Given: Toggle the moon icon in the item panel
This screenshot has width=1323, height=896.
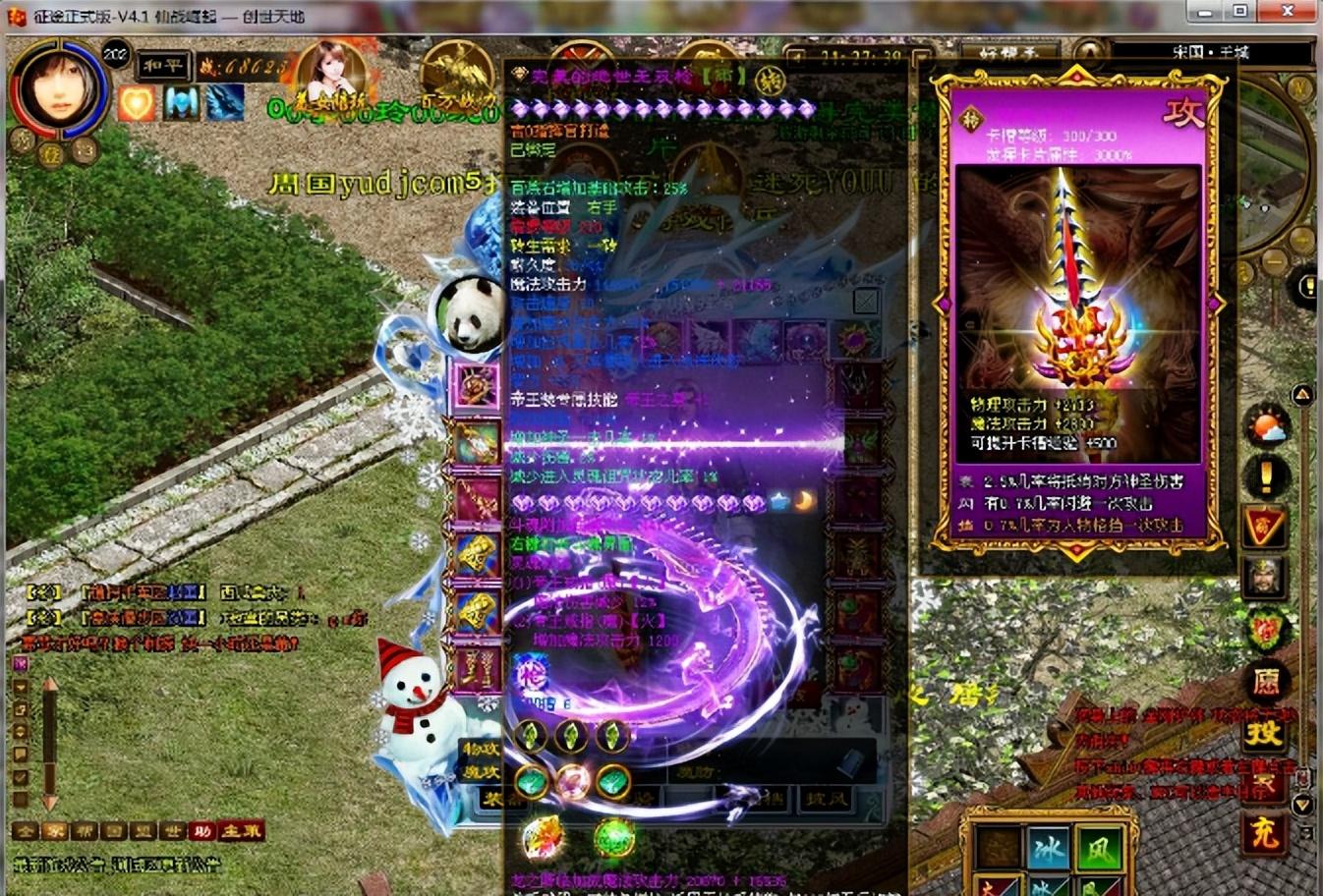Looking at the screenshot, I should [x=804, y=501].
